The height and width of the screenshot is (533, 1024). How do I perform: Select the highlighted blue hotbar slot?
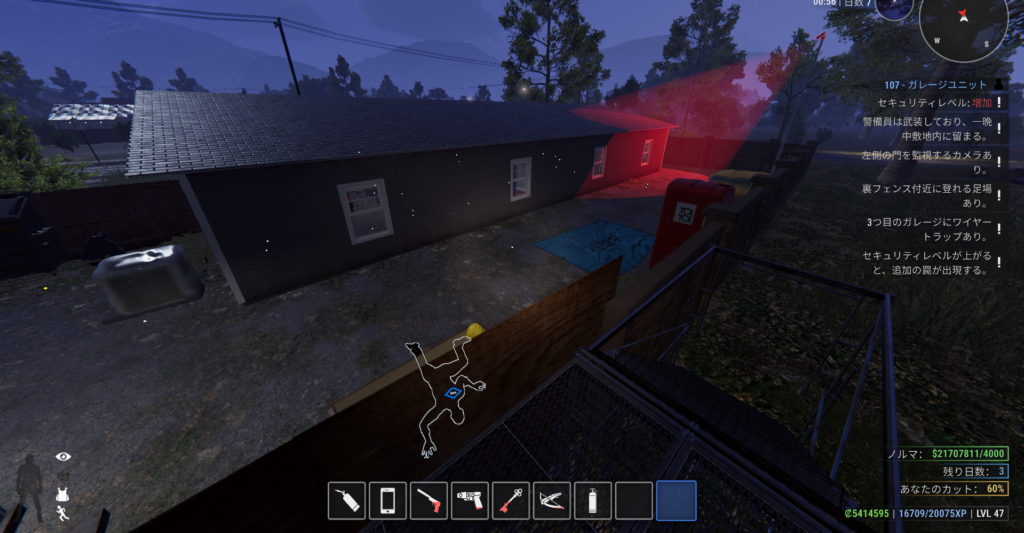click(x=676, y=500)
